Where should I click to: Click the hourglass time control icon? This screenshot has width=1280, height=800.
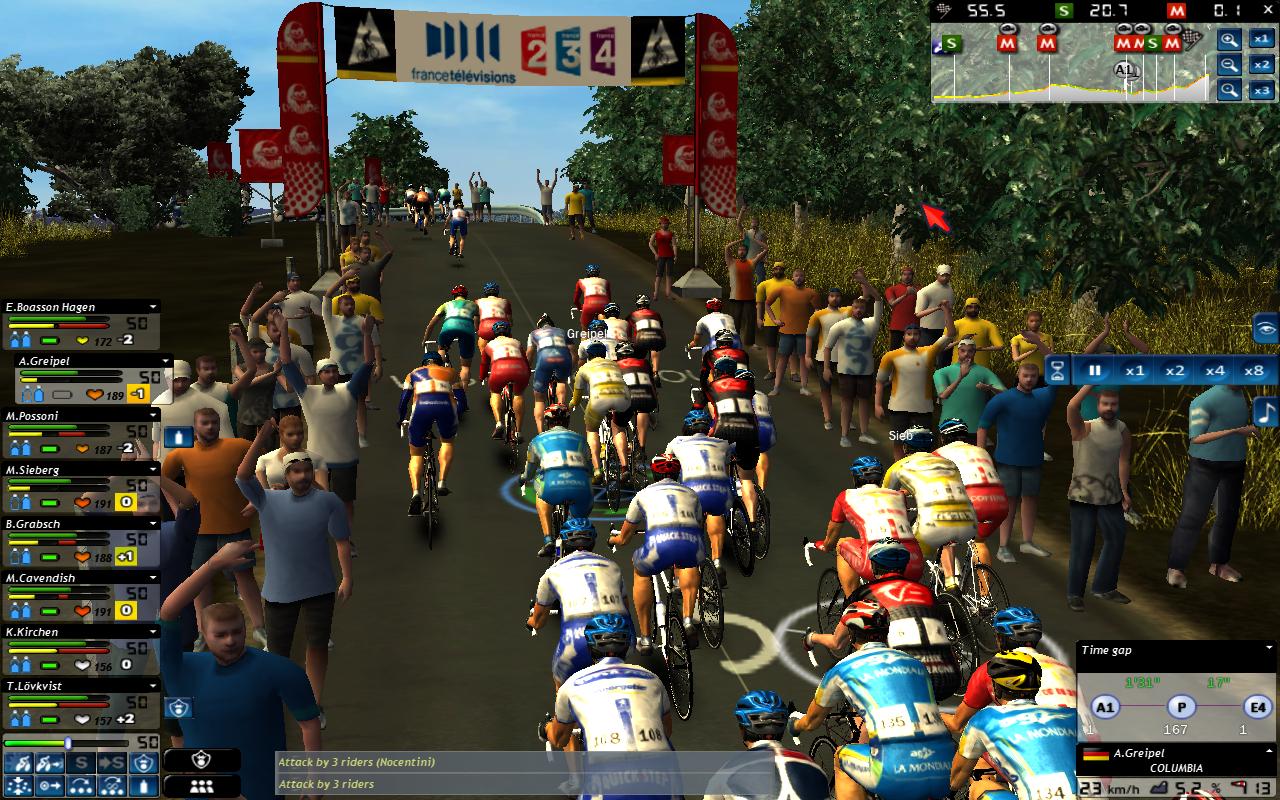(x=1057, y=370)
